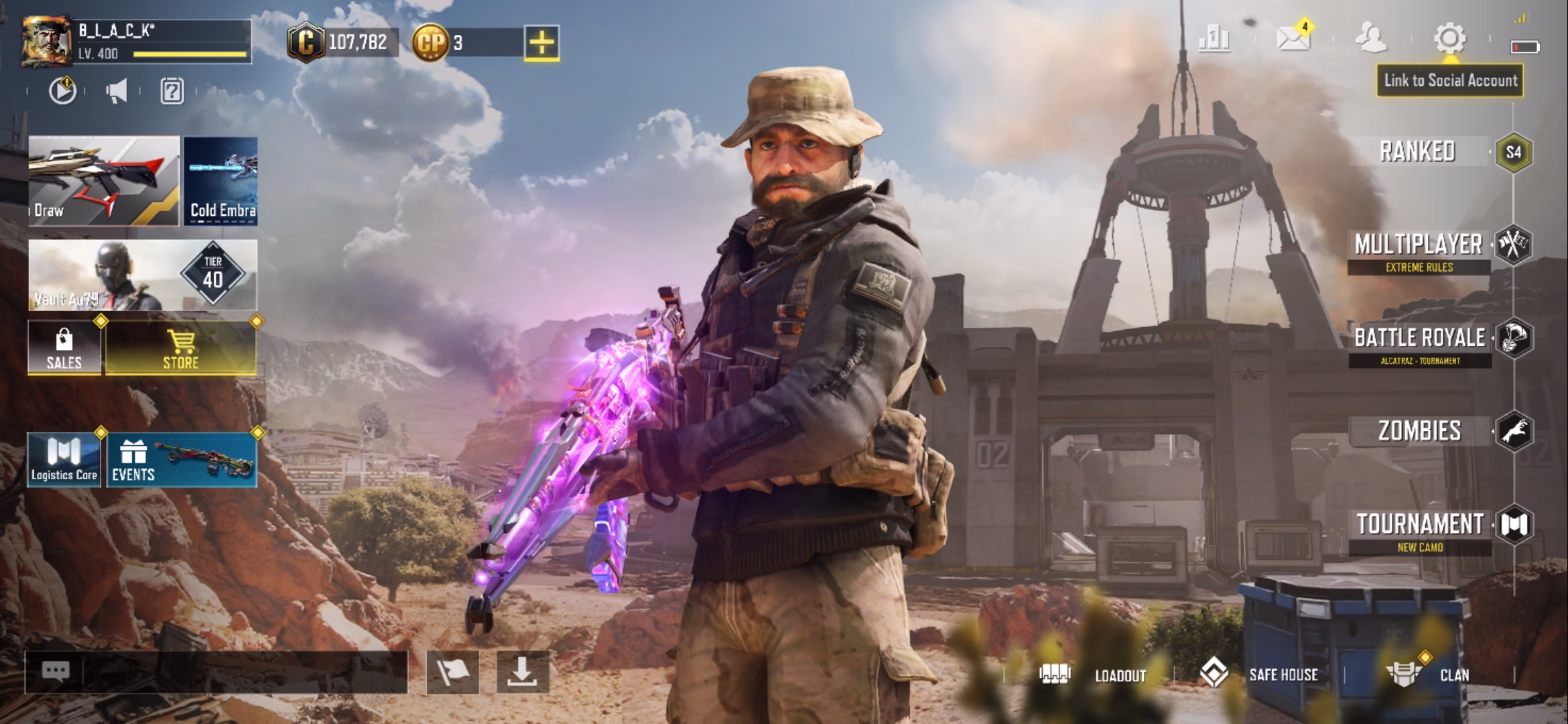Open the friends list icon
Image resolution: width=1568 pixels, height=724 pixels.
(1371, 38)
